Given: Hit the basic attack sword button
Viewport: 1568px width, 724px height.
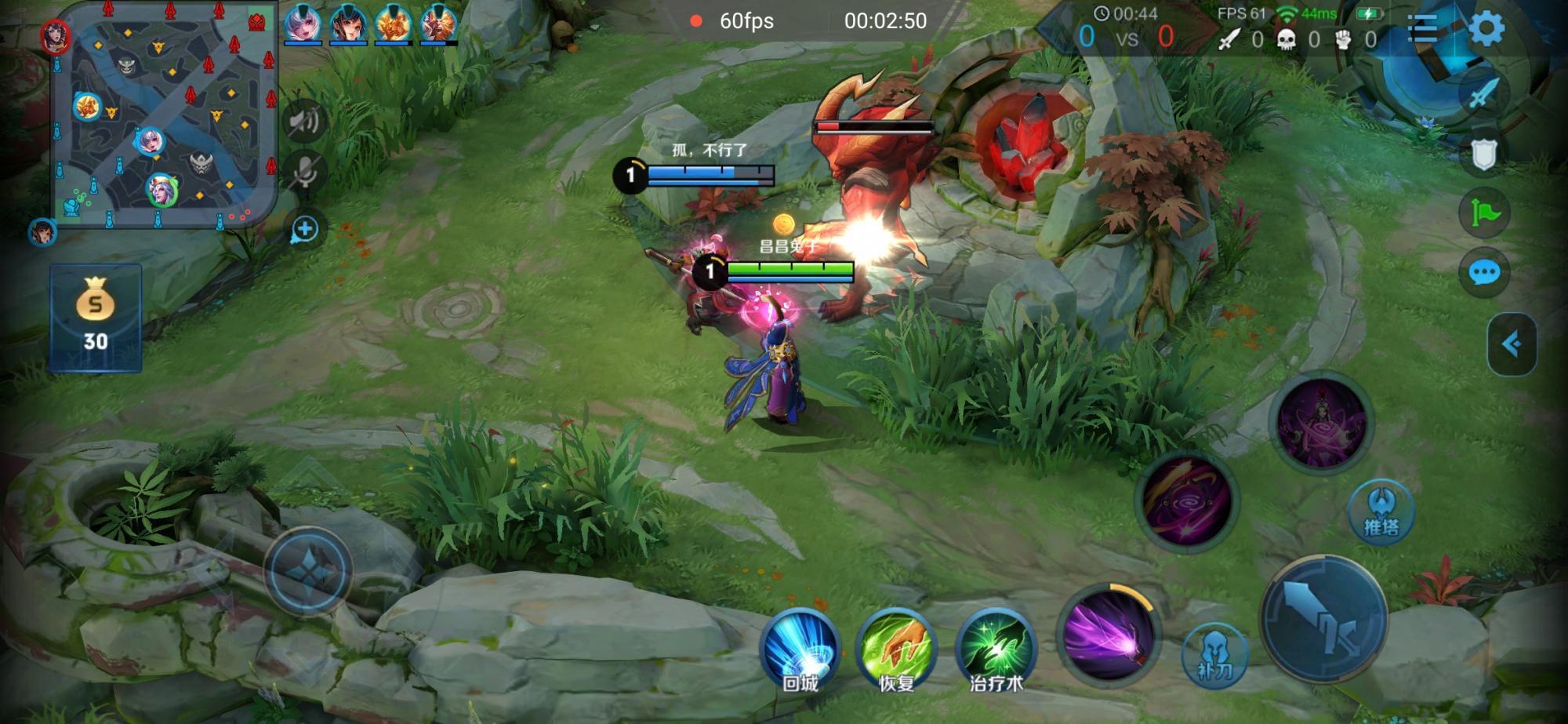Looking at the screenshot, I should click(1323, 617).
